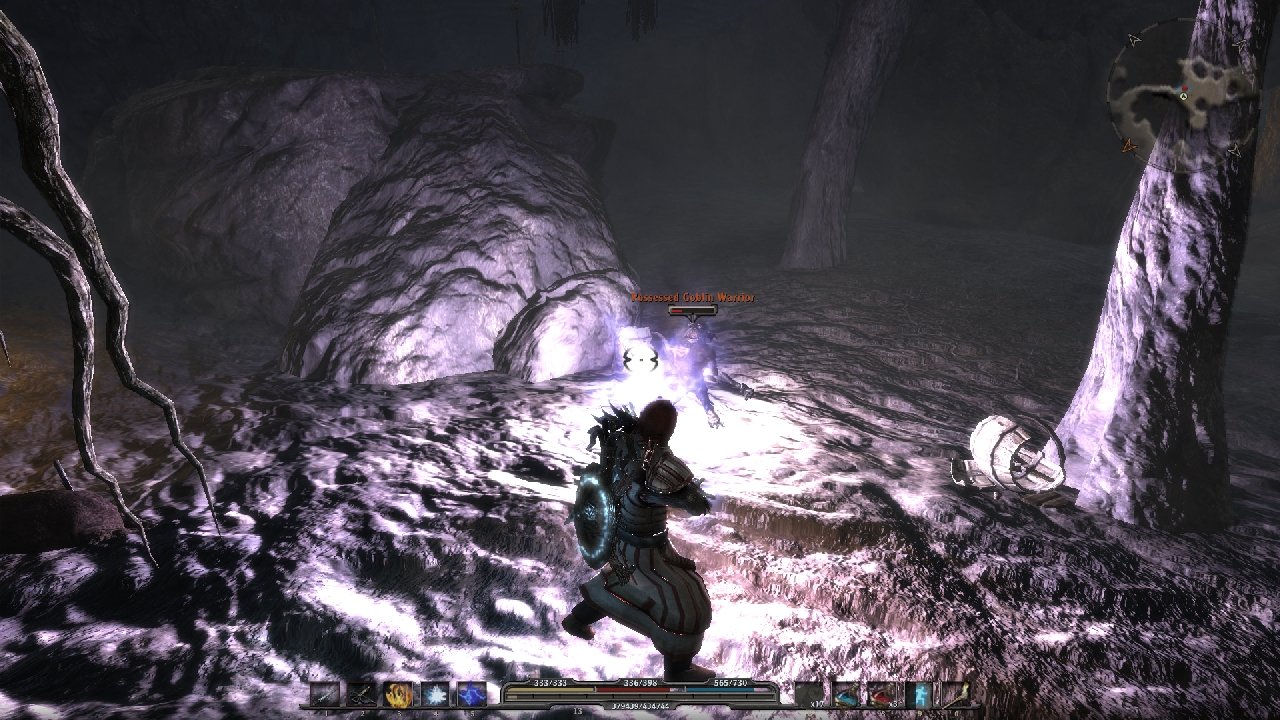This screenshot has height=720, width=1280.
Task: Select the torch item slot
Action: (x=955, y=694)
